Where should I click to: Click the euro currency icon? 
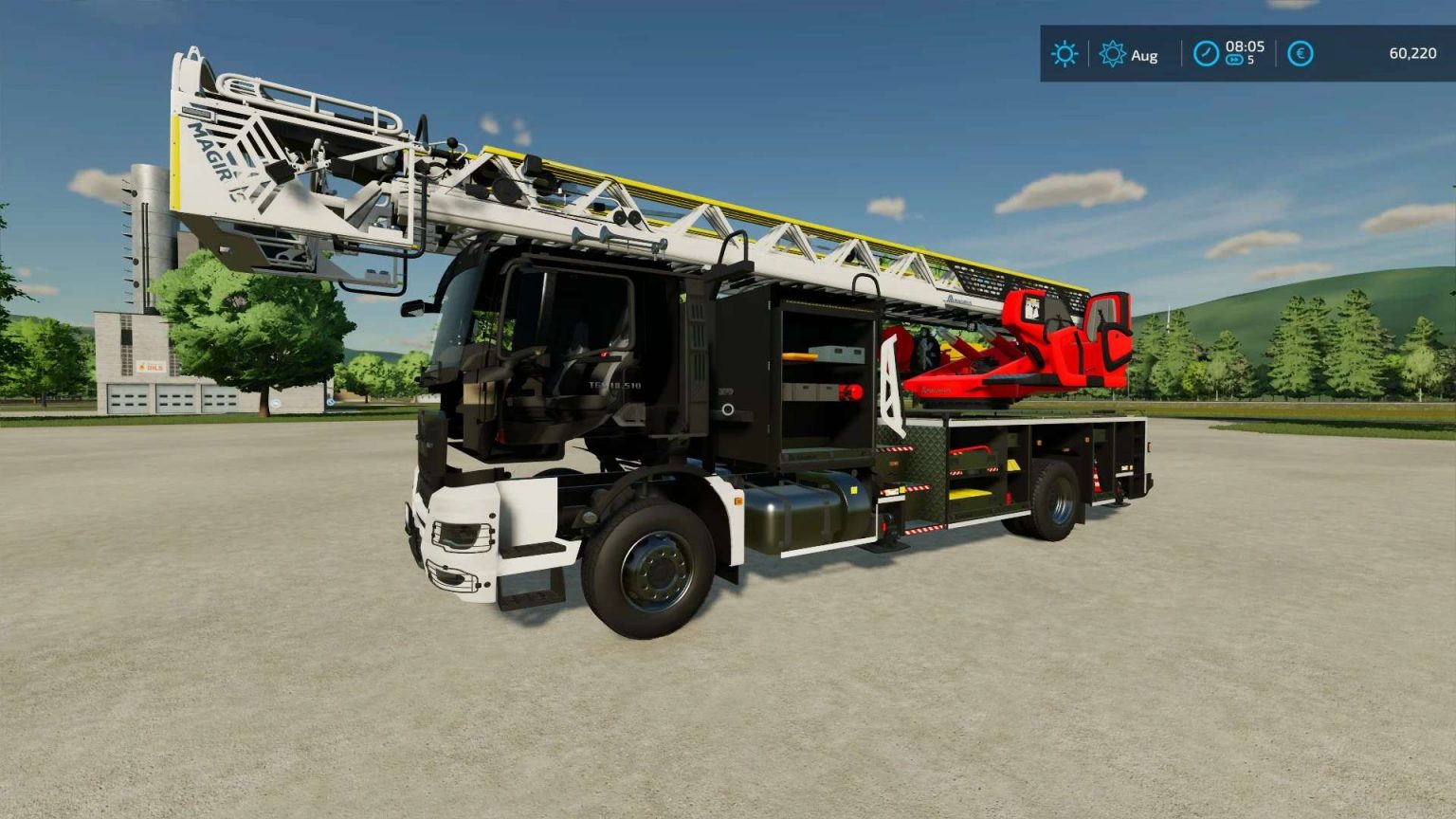click(1300, 55)
